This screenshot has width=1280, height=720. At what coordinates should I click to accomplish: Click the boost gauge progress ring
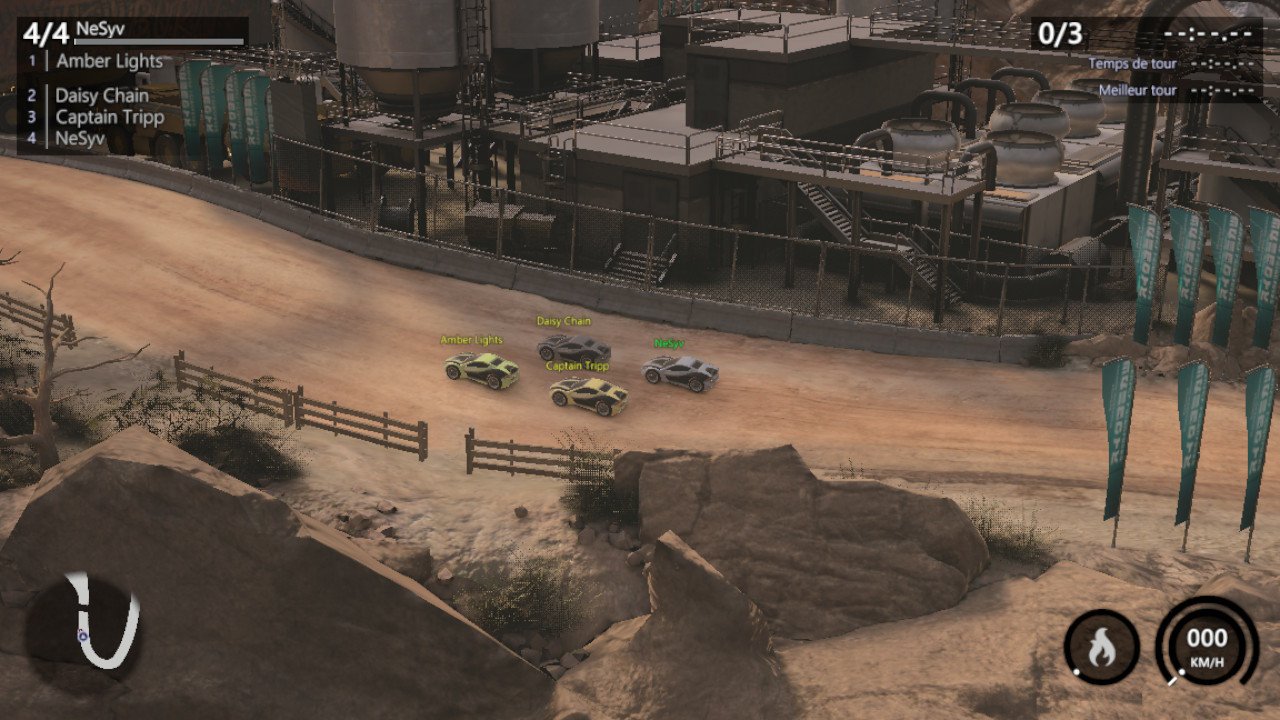click(1100, 611)
